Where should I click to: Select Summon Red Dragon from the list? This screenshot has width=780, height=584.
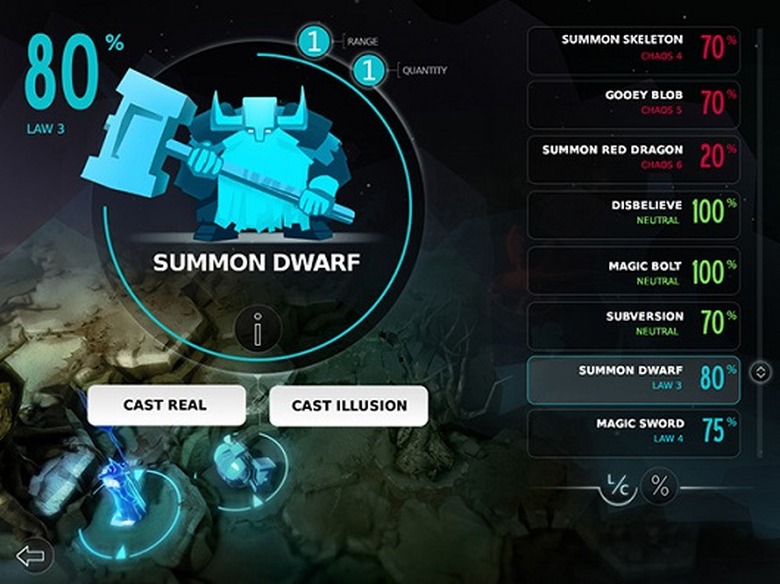[633, 159]
